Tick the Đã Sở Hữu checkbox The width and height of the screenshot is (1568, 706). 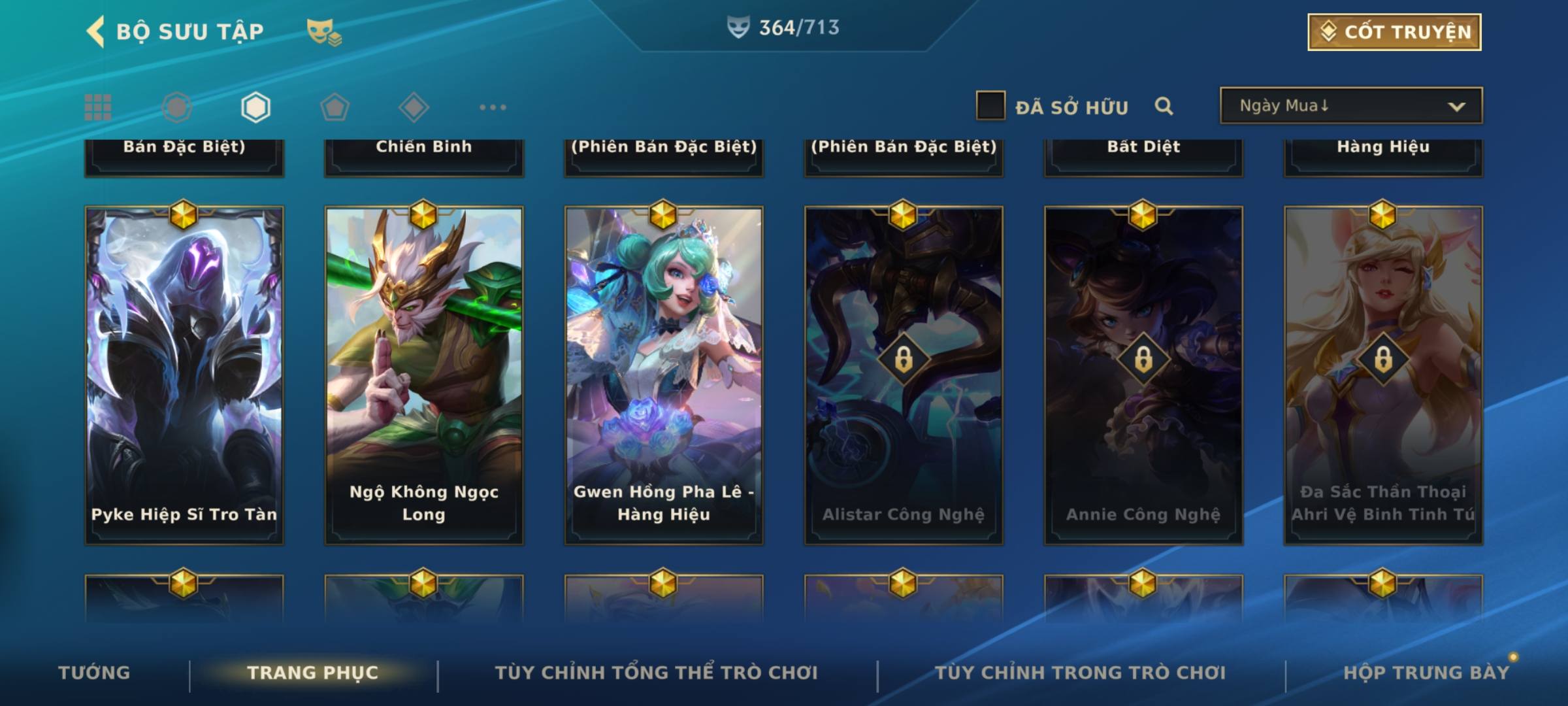(990, 106)
